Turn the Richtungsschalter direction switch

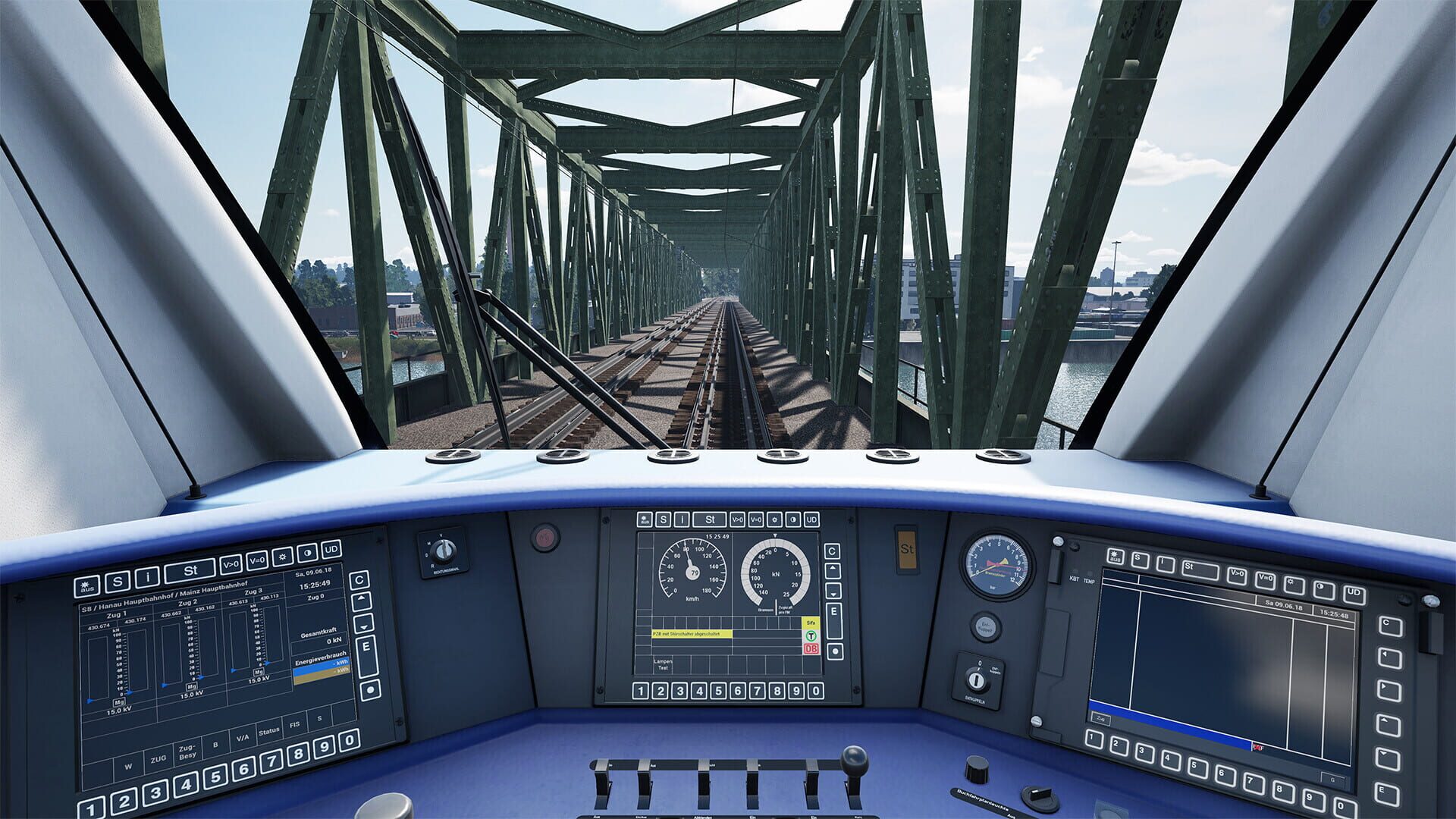[443, 549]
